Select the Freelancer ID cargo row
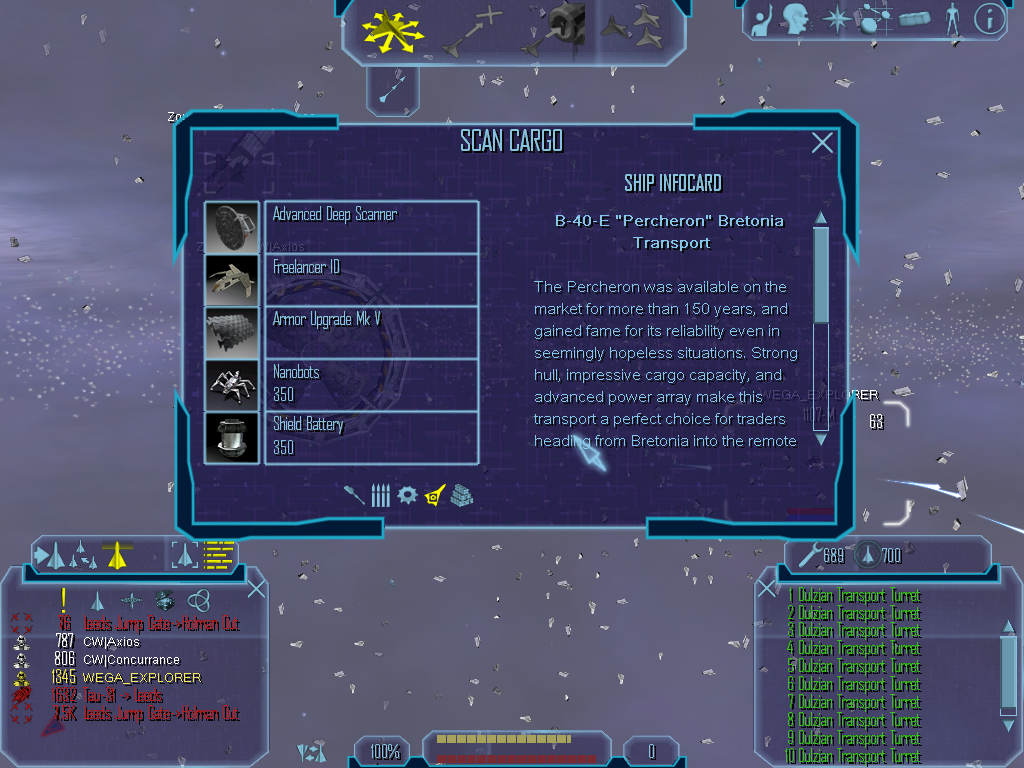1024x768 pixels. point(371,280)
